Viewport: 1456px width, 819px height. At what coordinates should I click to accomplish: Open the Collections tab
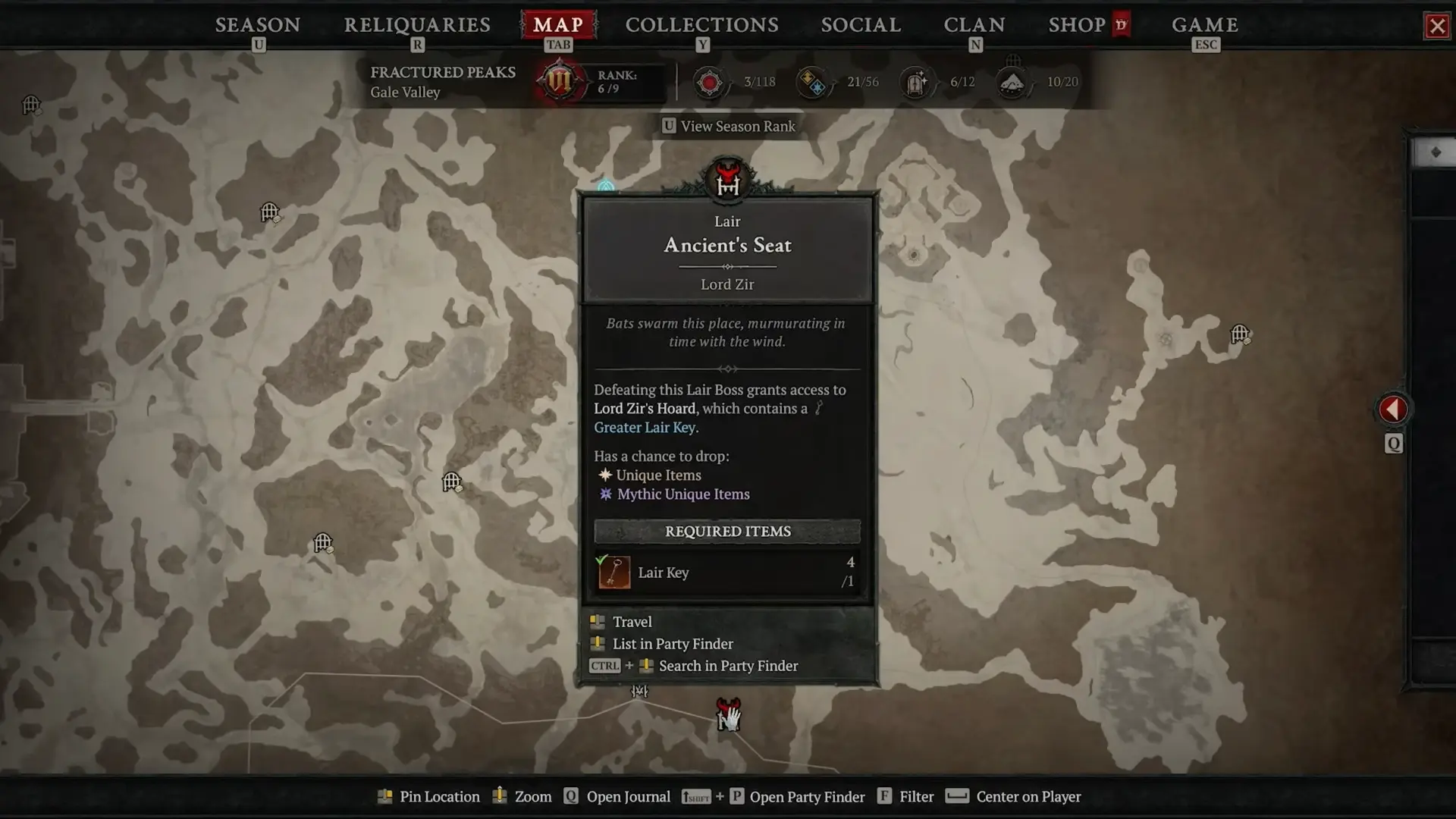[x=701, y=25]
